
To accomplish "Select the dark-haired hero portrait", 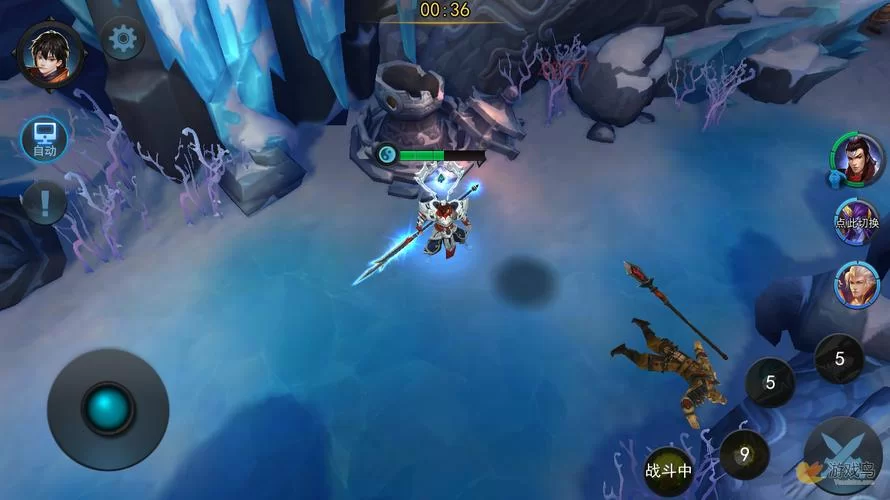I will tap(859, 160).
